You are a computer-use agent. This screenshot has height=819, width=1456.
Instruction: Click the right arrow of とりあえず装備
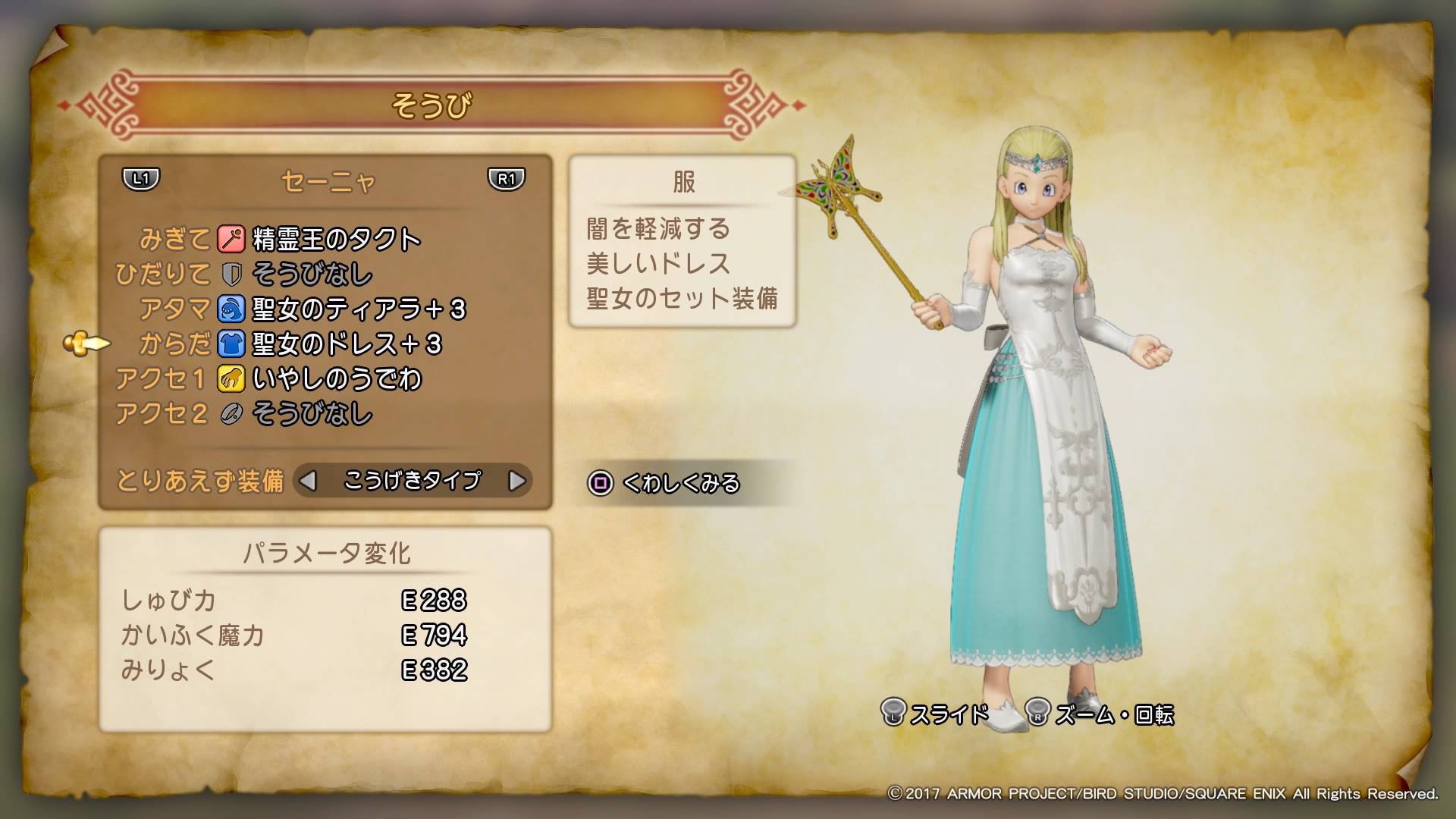[x=516, y=481]
